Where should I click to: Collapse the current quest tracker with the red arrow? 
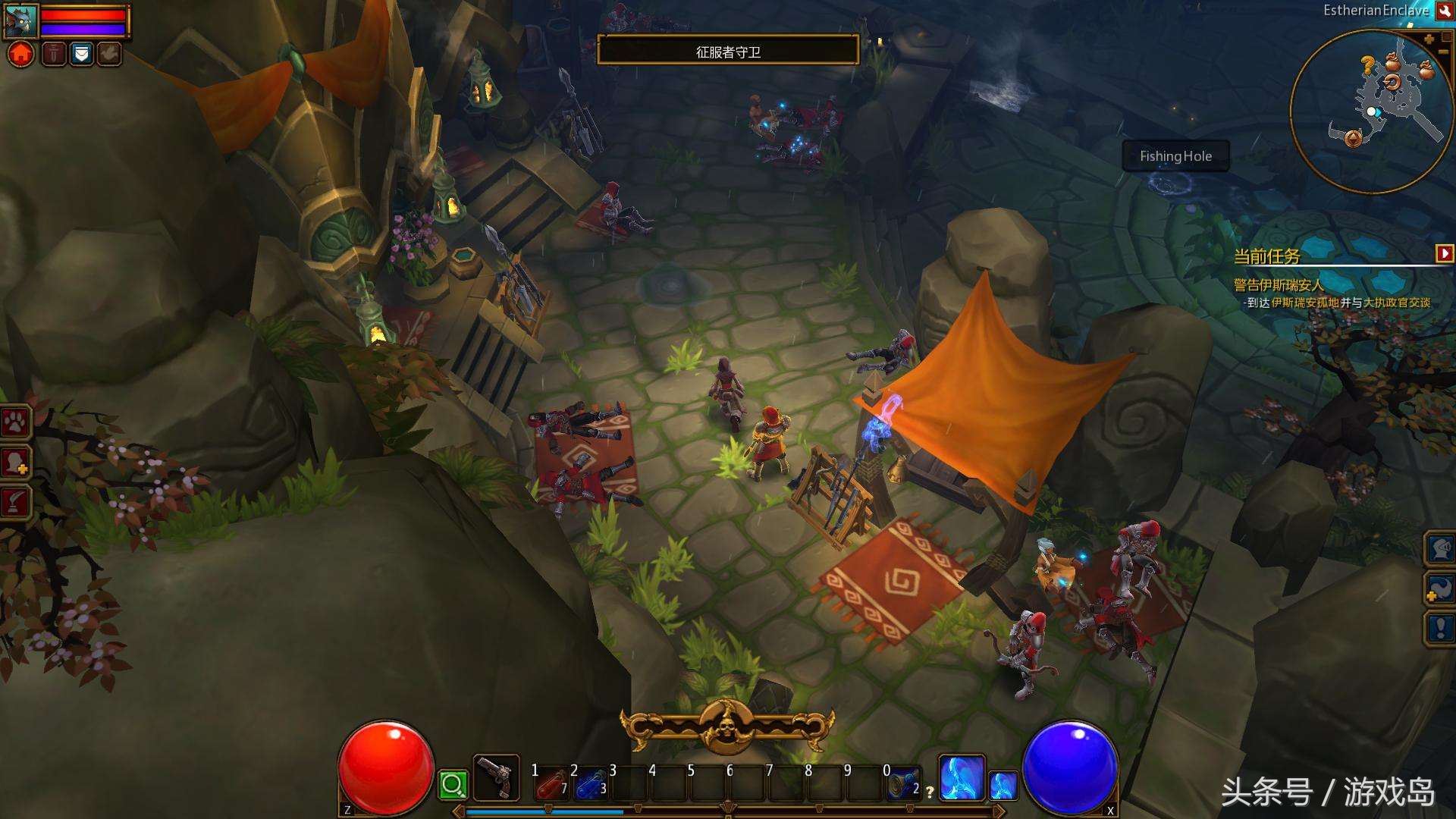tap(1444, 253)
